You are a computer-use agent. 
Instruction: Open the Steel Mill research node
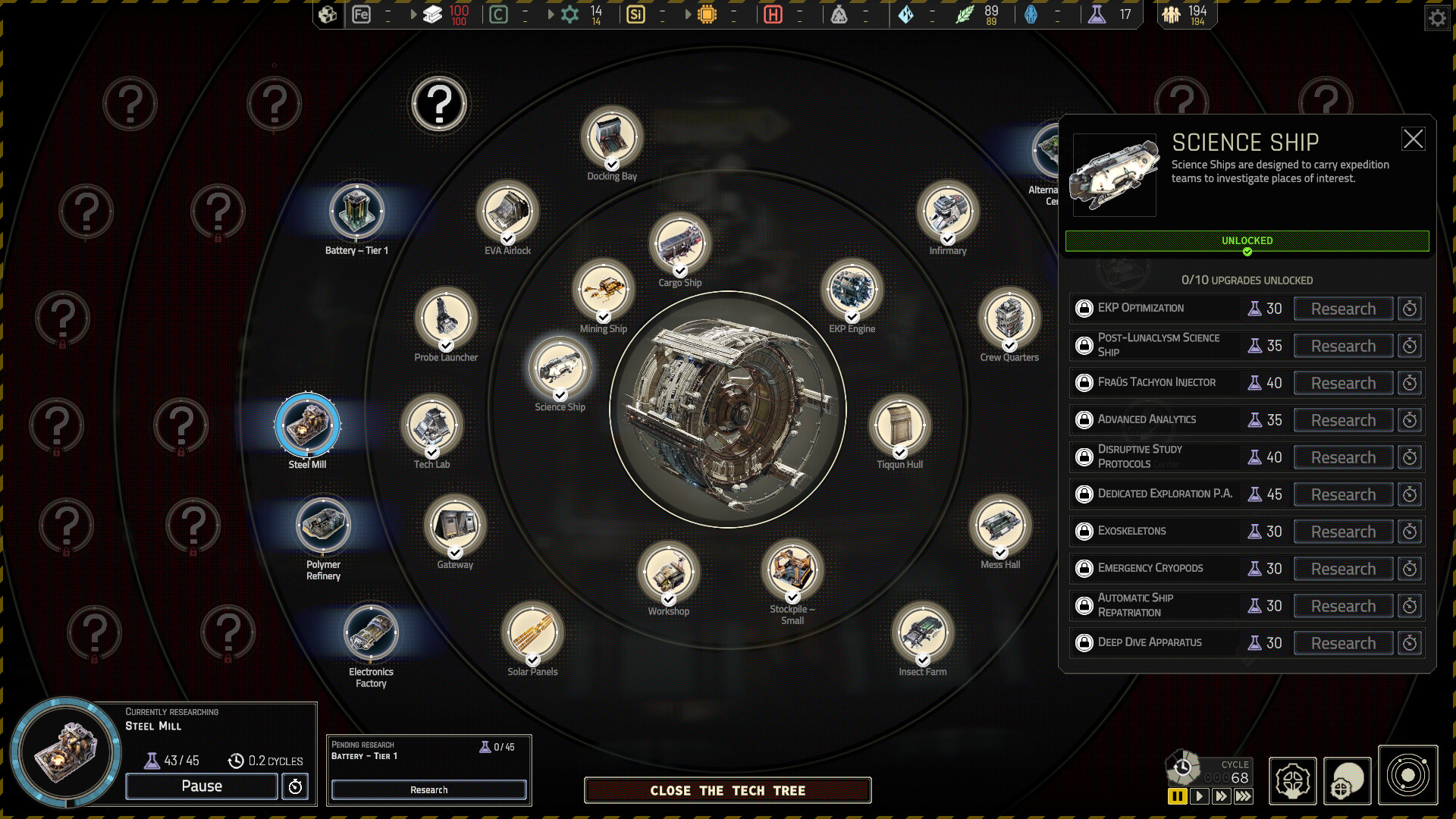(306, 426)
